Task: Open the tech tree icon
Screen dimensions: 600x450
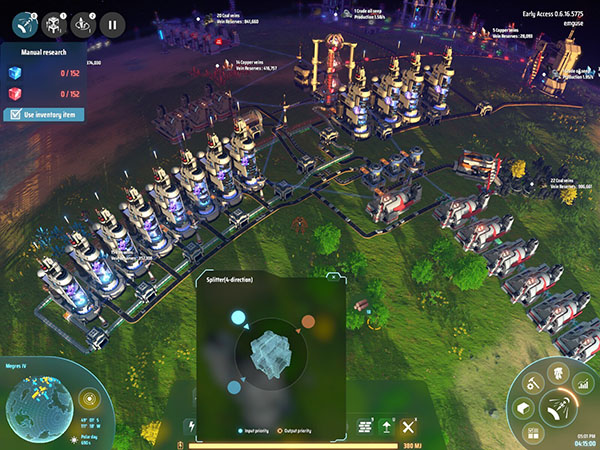Action: [558, 375]
